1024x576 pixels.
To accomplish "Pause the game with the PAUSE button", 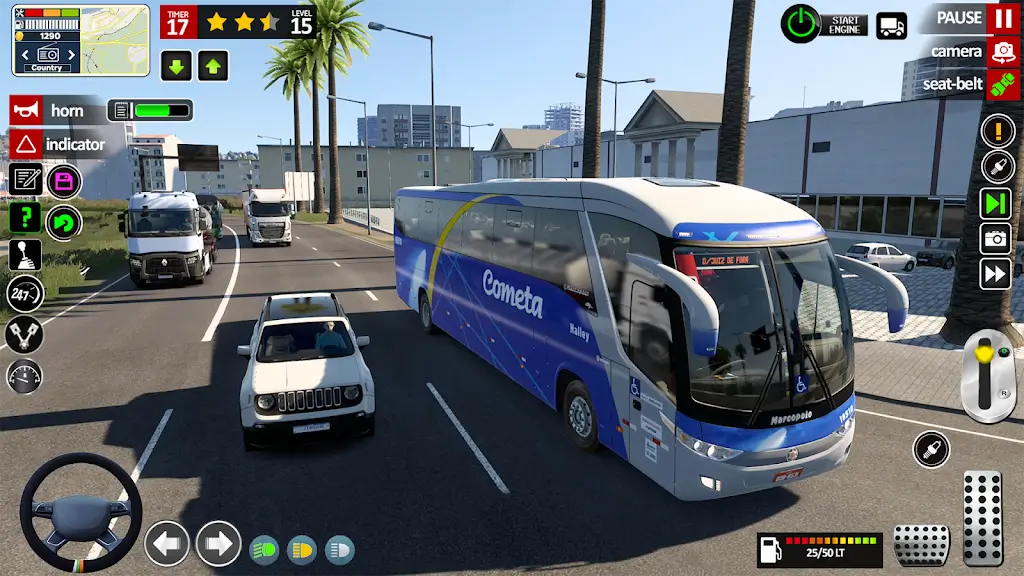I will click(x=1002, y=18).
